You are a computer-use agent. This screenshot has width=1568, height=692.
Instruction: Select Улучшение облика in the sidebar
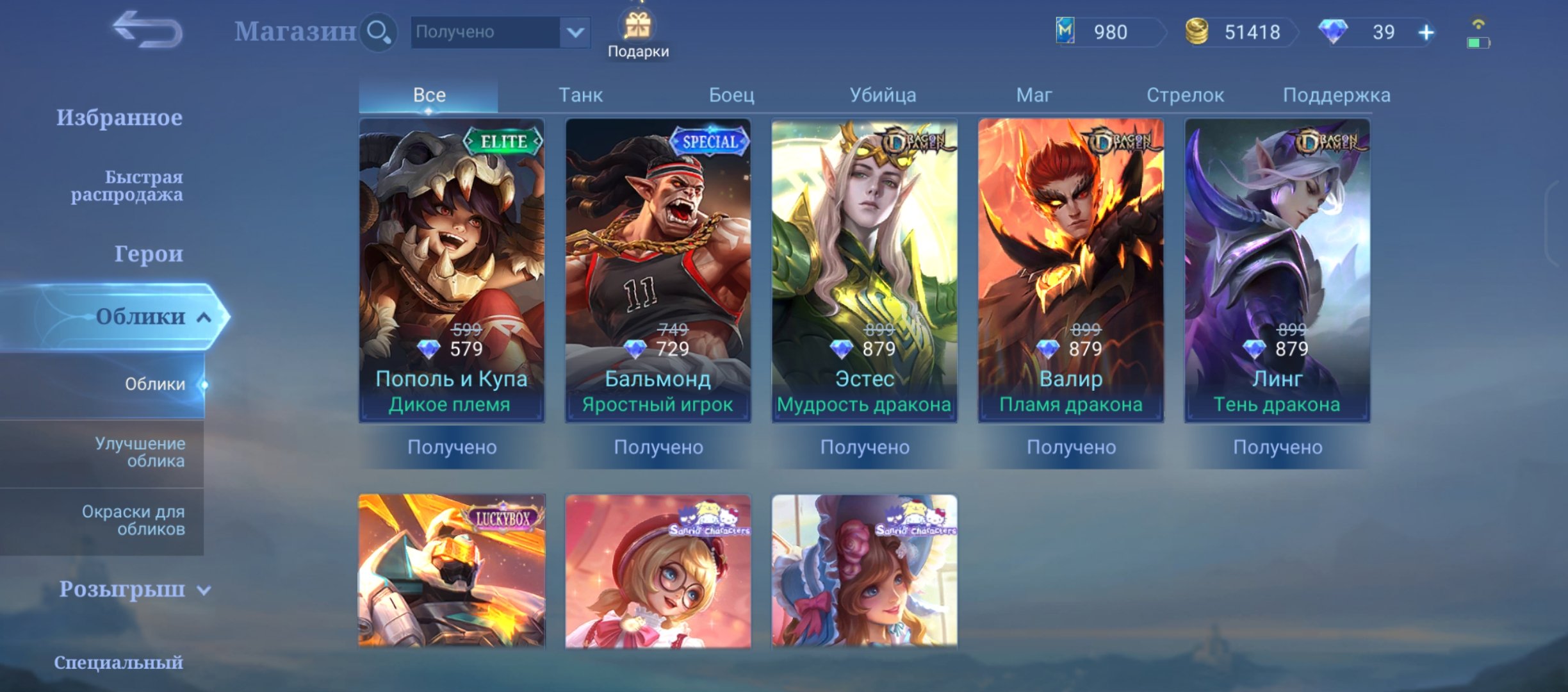point(140,452)
